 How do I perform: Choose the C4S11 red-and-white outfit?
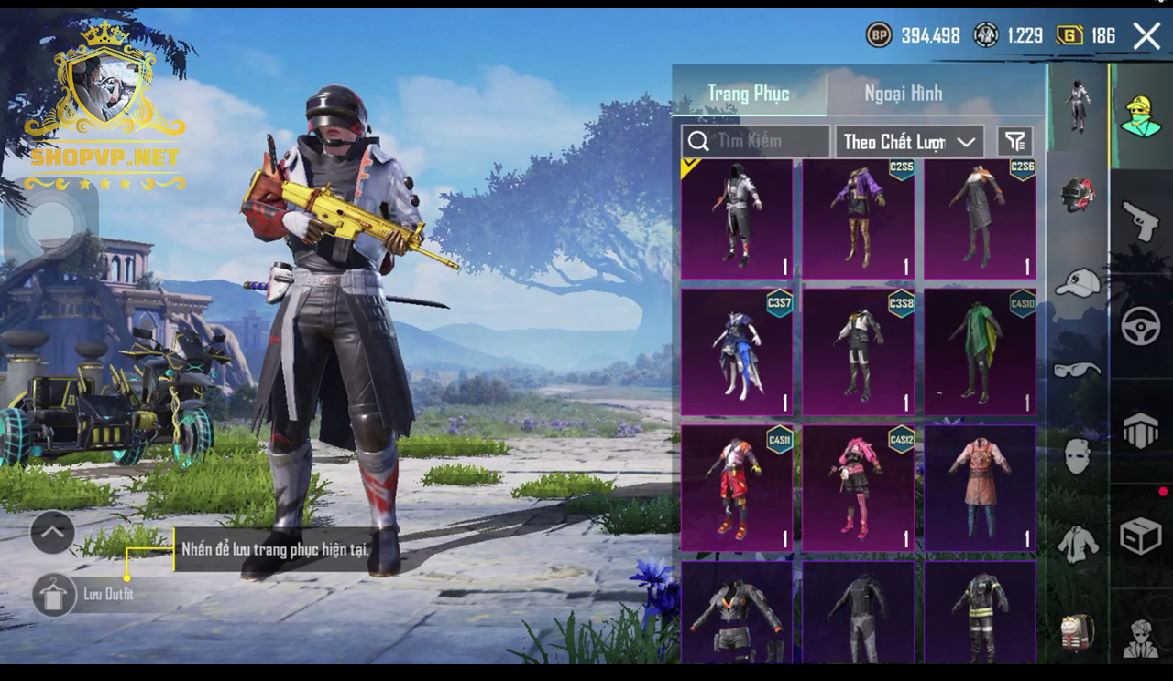tap(736, 488)
